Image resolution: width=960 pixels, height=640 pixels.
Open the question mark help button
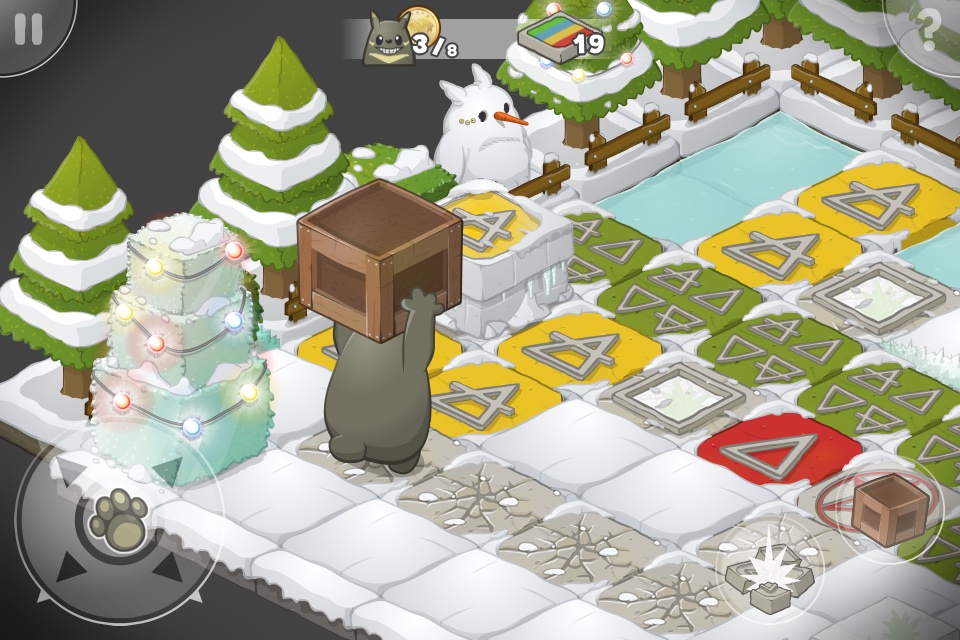click(928, 30)
